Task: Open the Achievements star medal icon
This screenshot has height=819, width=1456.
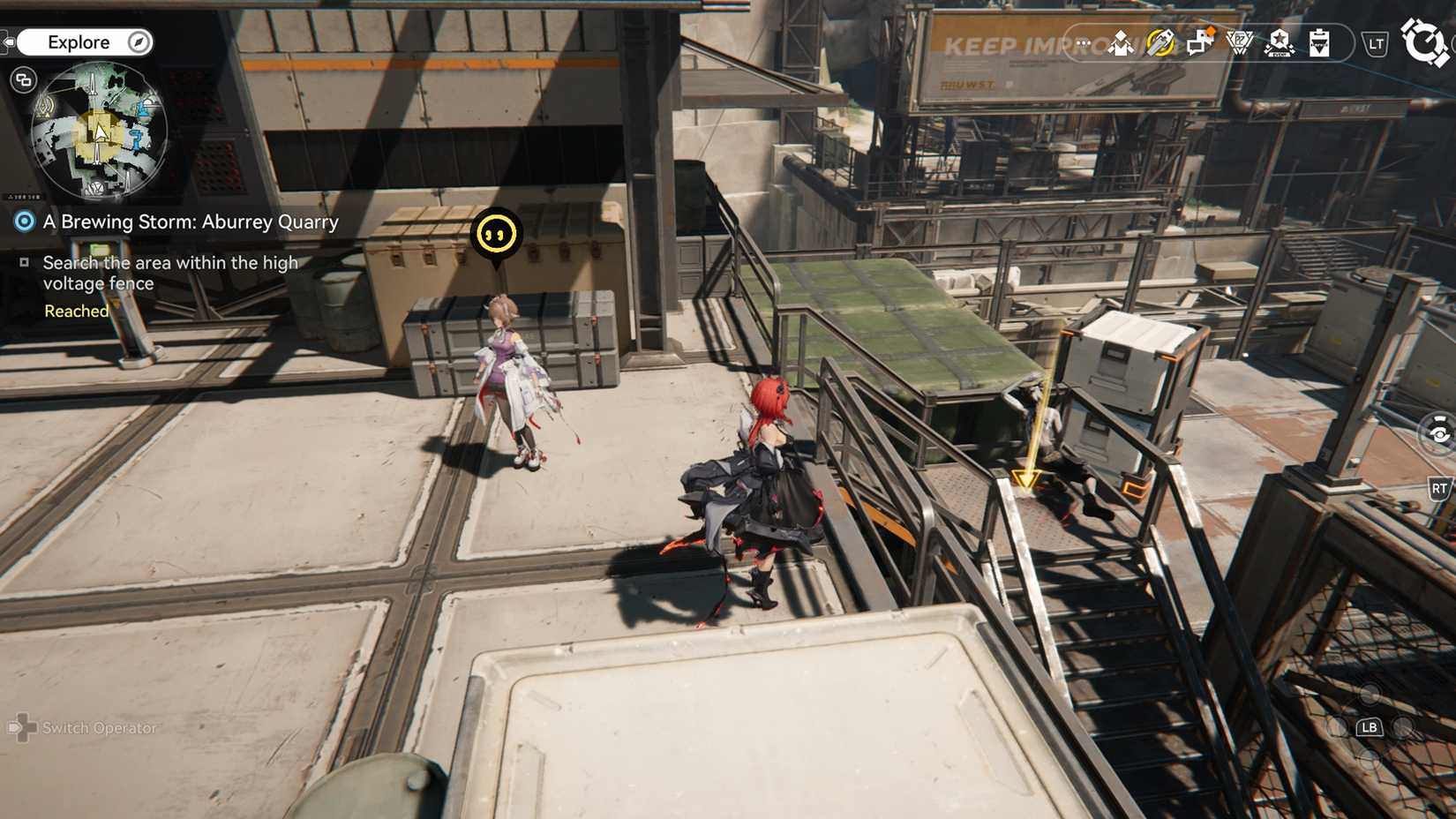Action: tap(1280, 41)
